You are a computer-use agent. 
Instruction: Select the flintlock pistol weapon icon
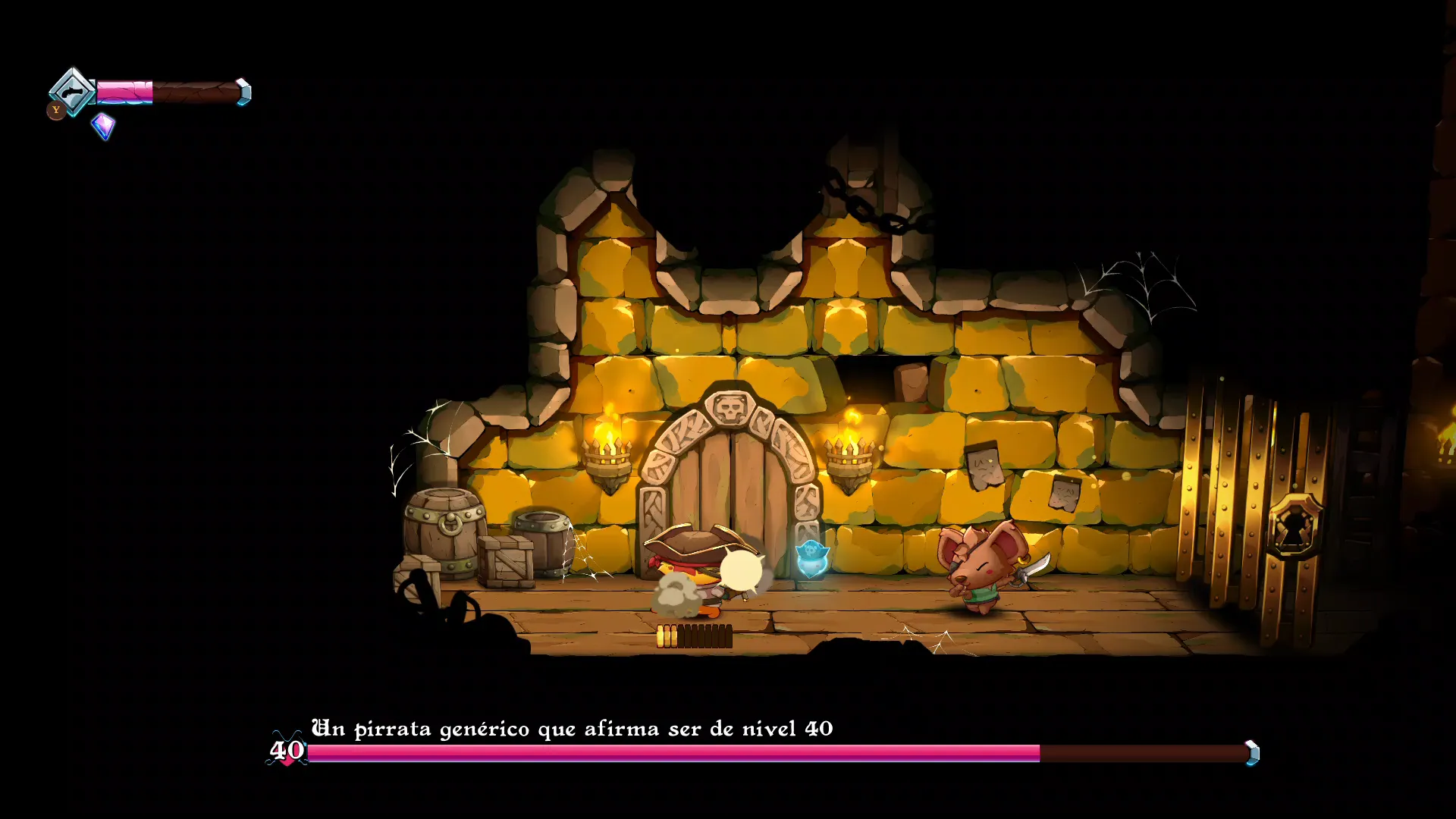coord(72,93)
